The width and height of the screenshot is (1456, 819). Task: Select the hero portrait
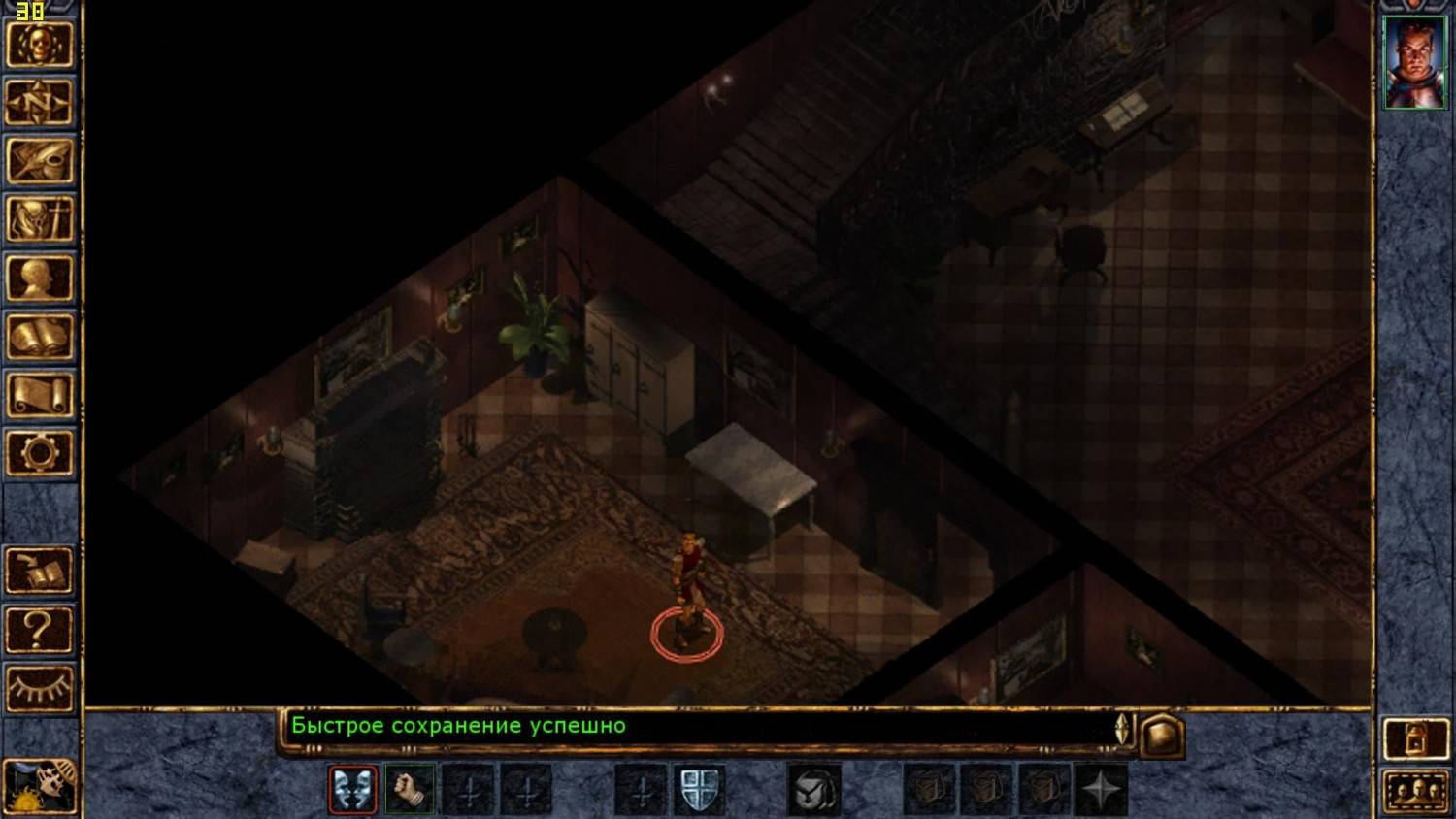pyautogui.click(x=1414, y=62)
